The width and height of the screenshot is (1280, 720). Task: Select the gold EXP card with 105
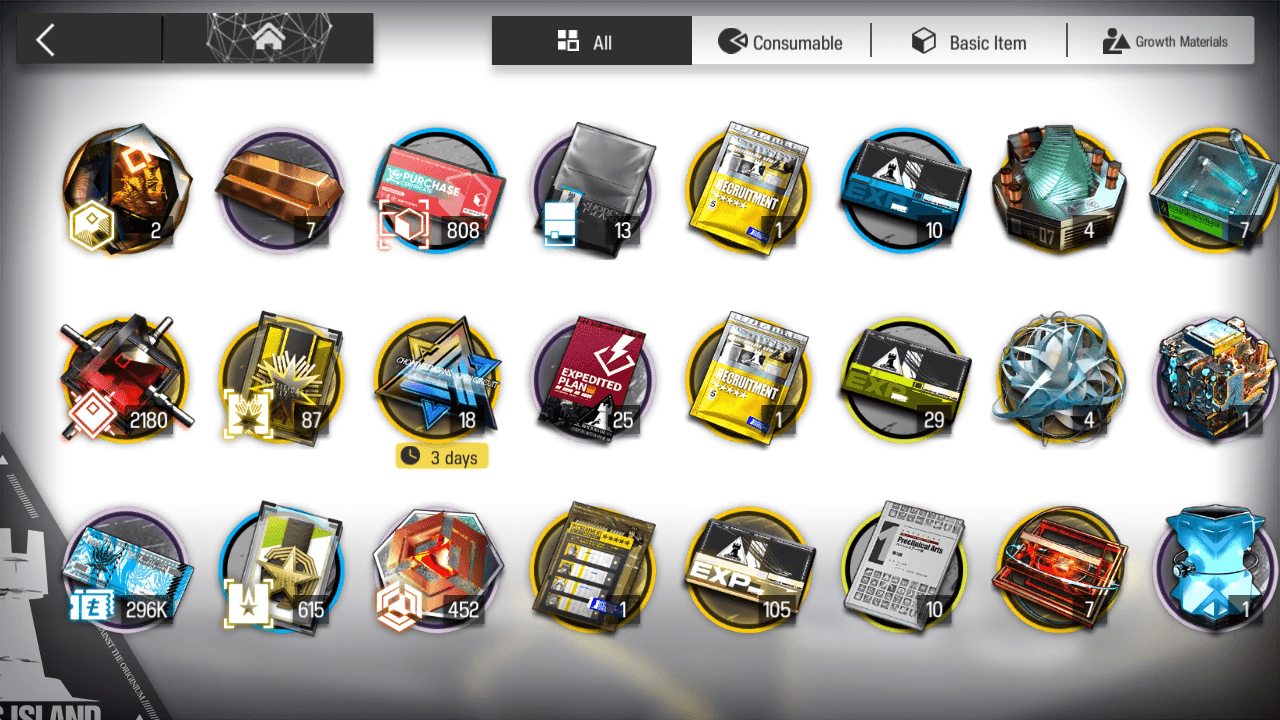(748, 572)
